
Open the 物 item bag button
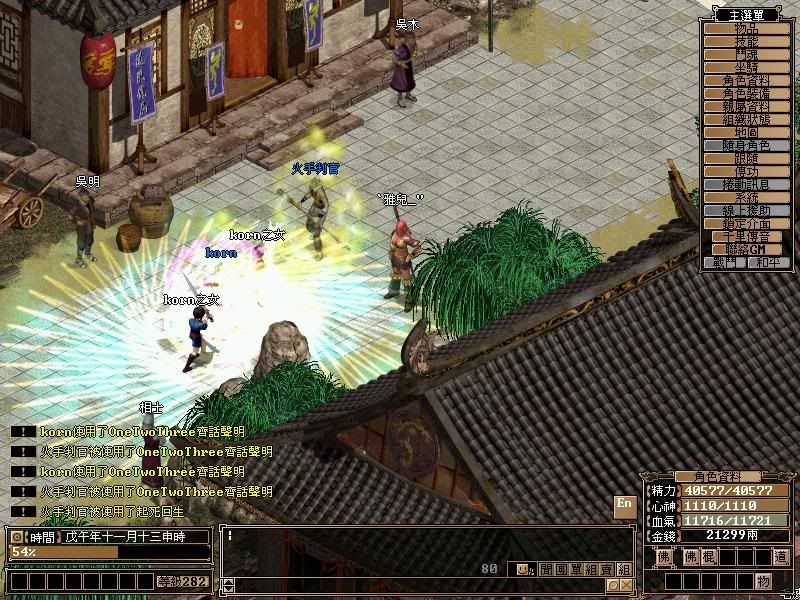(x=763, y=581)
